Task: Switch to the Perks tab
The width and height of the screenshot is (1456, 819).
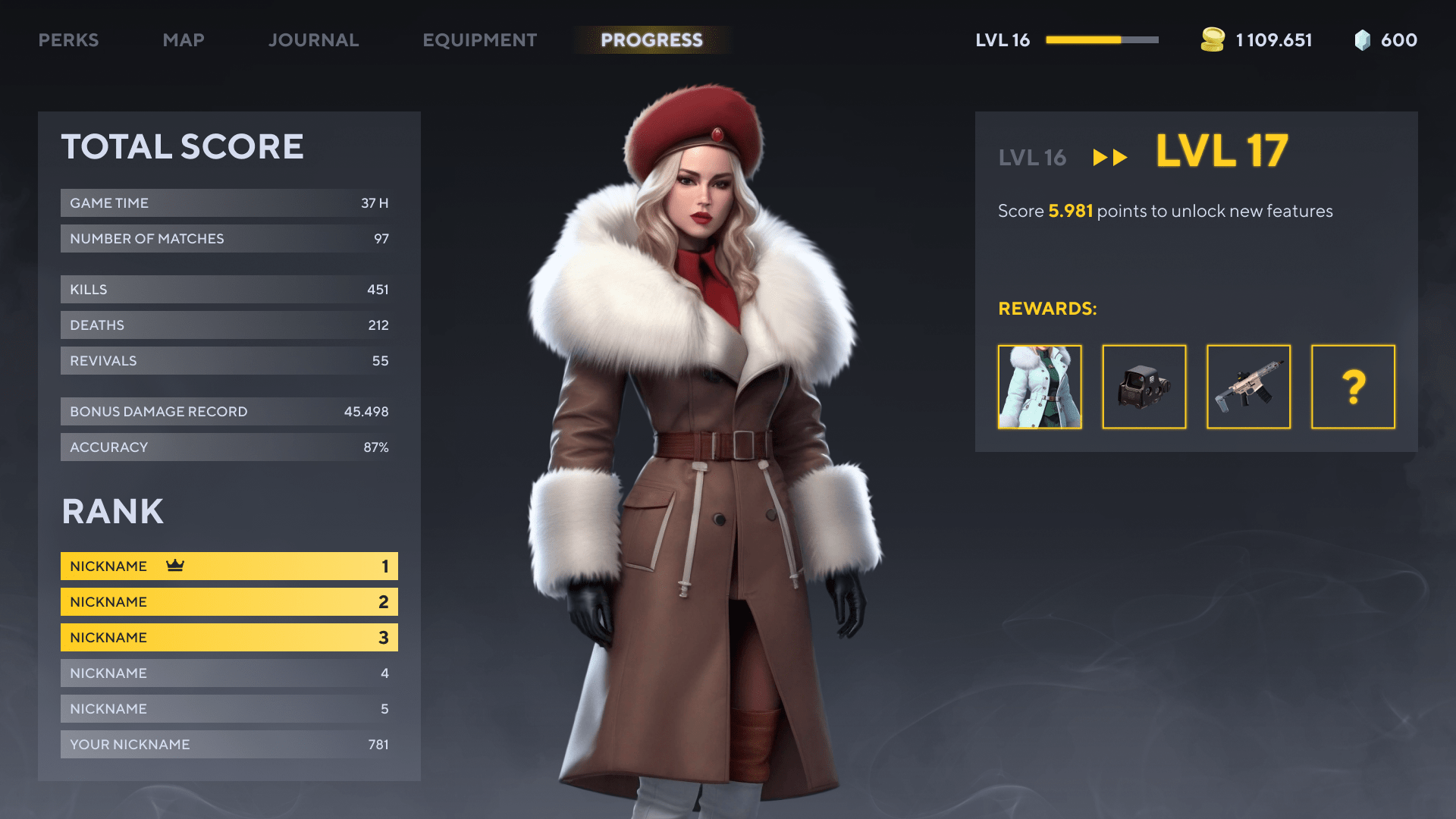Action: pyautogui.click(x=68, y=40)
